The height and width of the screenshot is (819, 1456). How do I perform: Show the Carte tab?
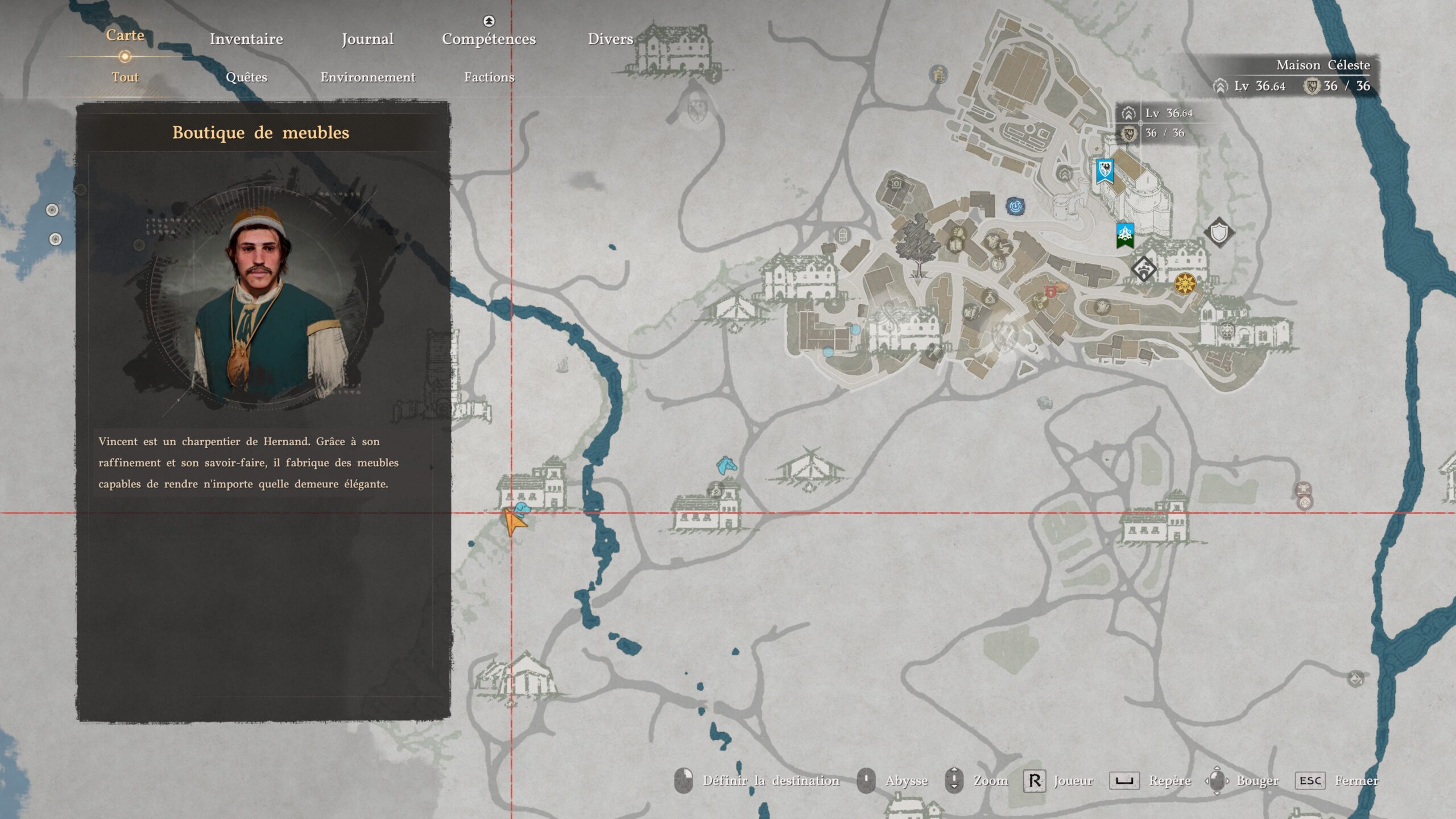pyautogui.click(x=125, y=35)
